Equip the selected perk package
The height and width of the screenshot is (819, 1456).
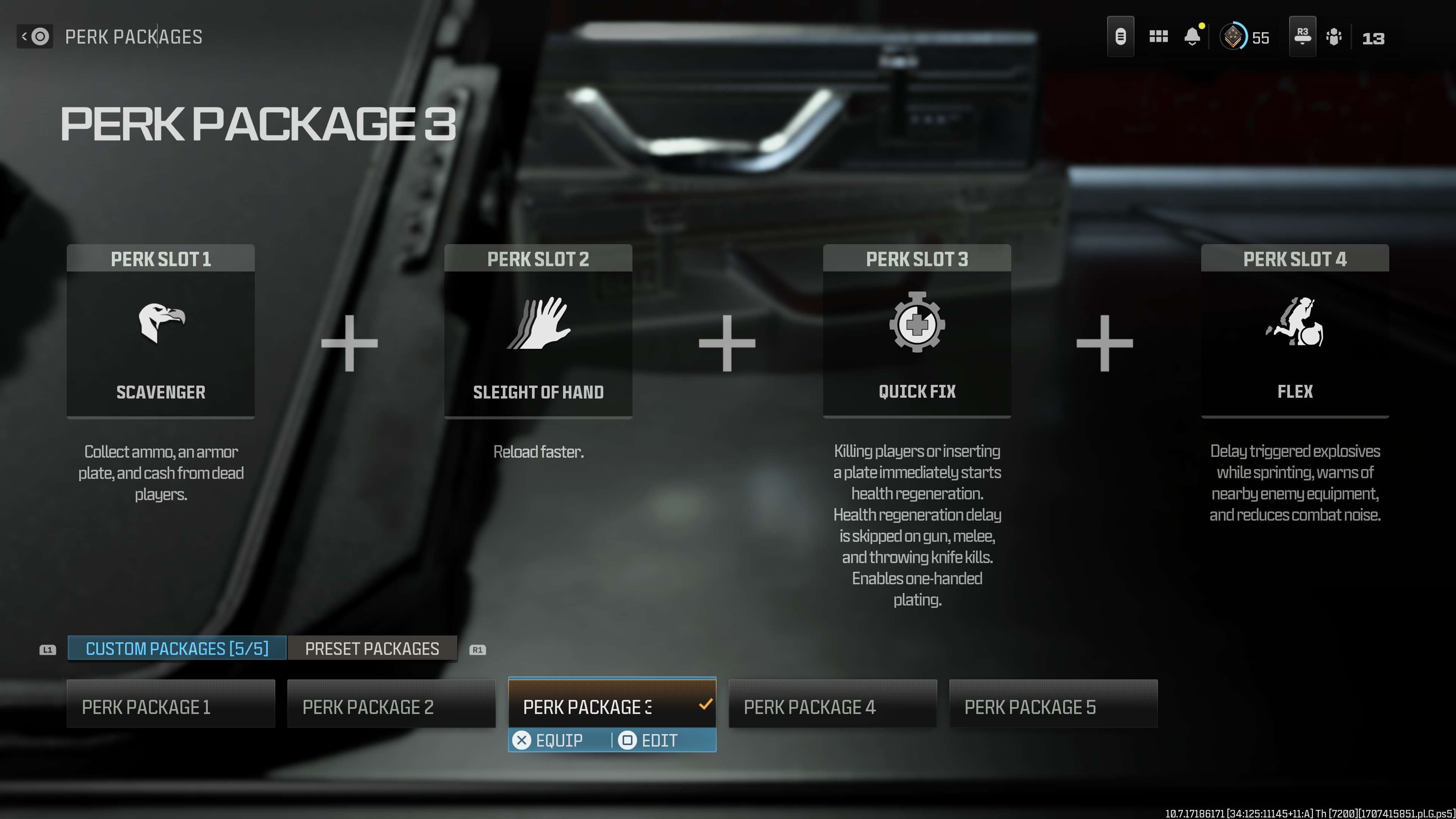[x=548, y=740]
